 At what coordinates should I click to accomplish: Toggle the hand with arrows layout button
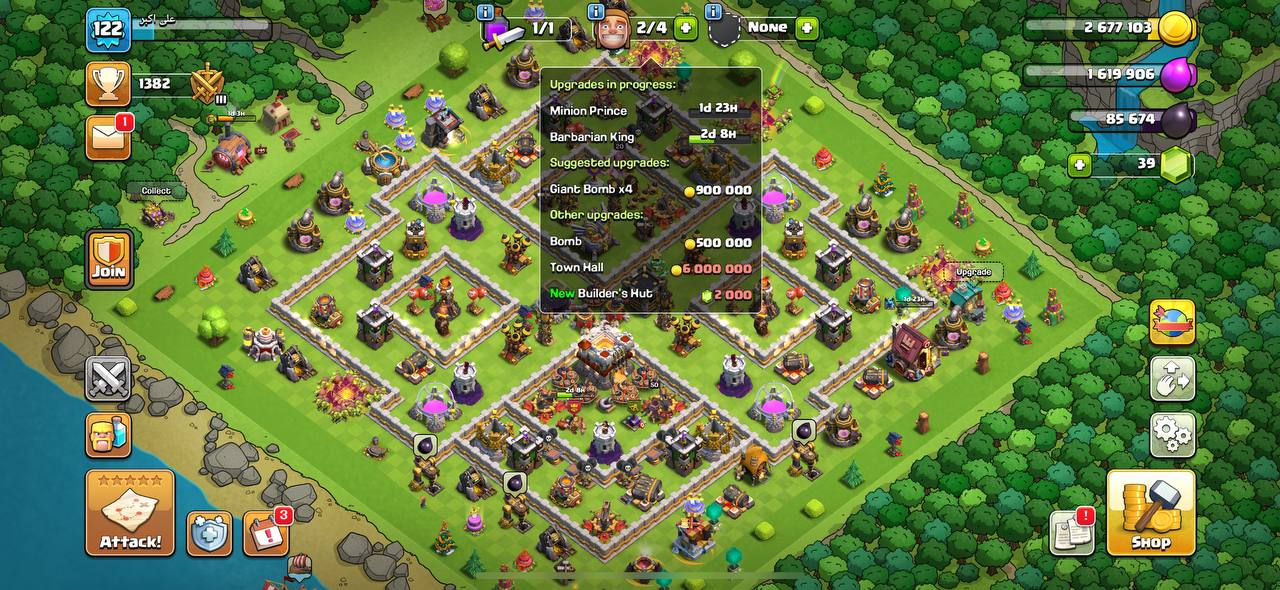tap(1172, 379)
